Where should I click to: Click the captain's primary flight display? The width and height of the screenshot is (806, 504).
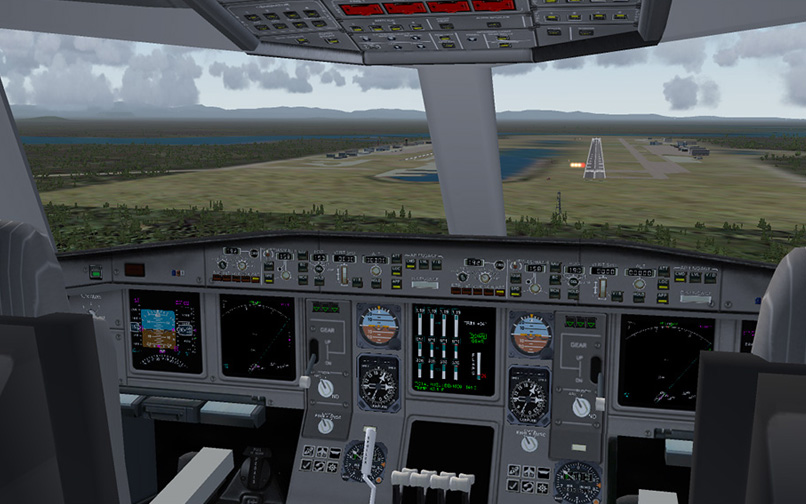pyautogui.click(x=165, y=330)
